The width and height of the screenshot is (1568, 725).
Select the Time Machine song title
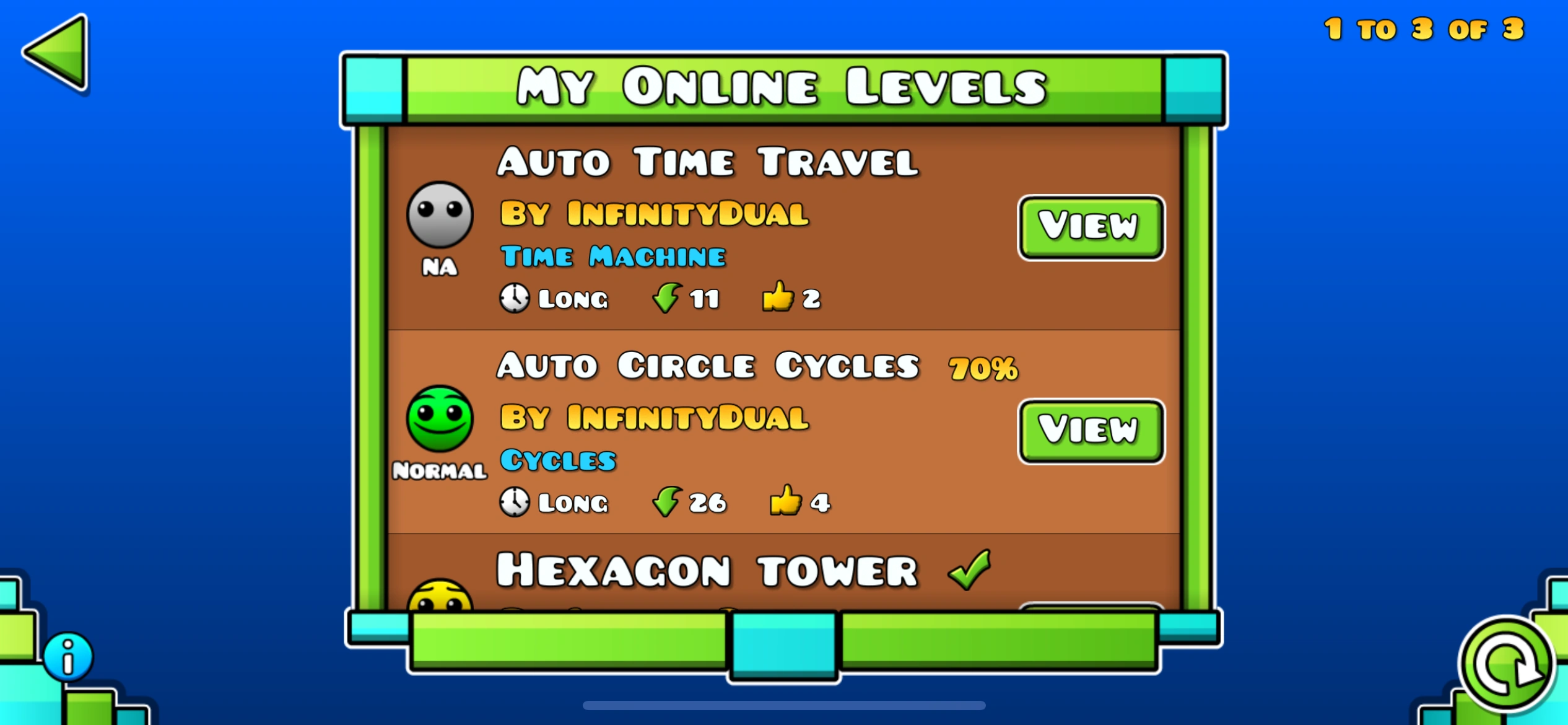tap(612, 256)
